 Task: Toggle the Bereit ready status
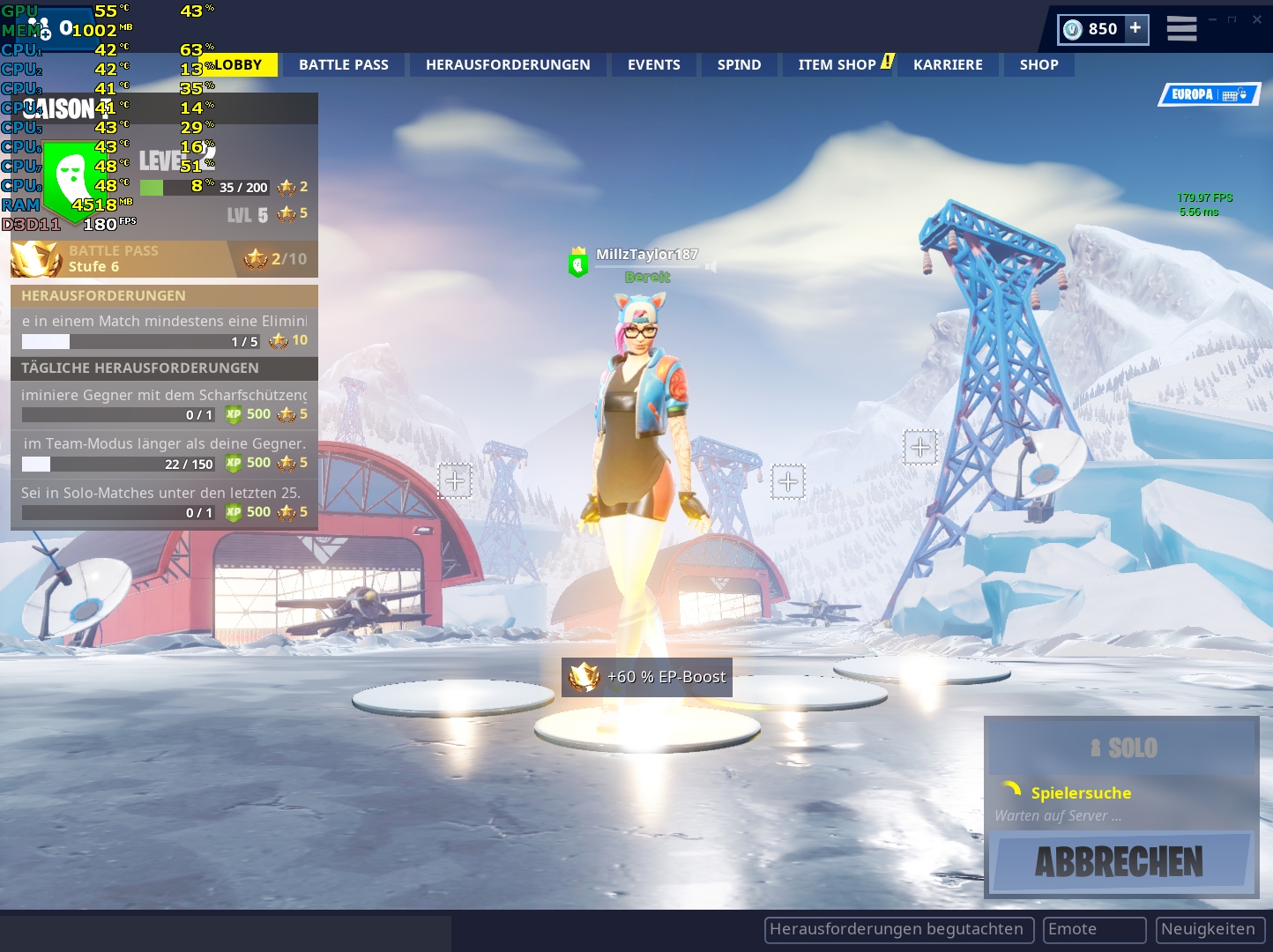point(646,275)
